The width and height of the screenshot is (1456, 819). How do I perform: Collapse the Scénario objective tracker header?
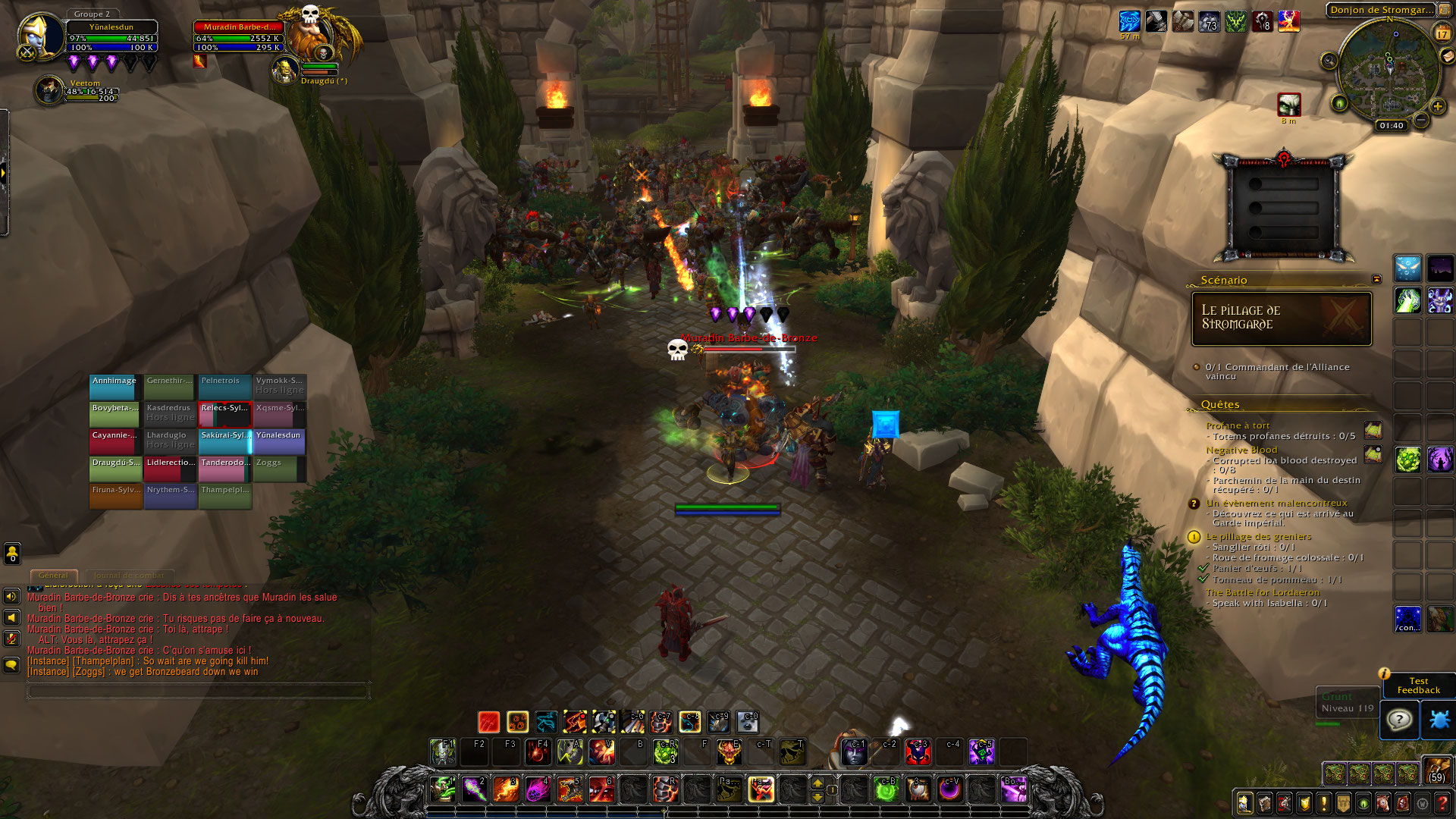(1376, 280)
